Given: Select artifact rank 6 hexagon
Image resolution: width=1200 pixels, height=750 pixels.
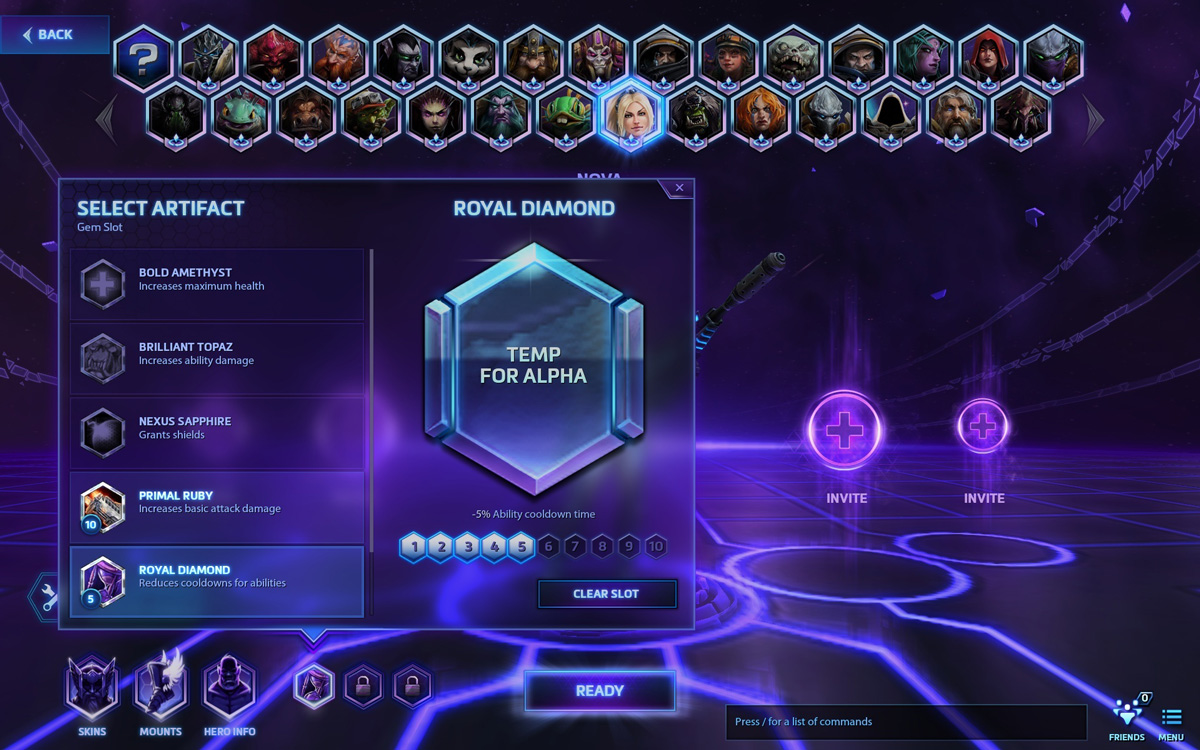Looking at the screenshot, I should [x=548, y=547].
